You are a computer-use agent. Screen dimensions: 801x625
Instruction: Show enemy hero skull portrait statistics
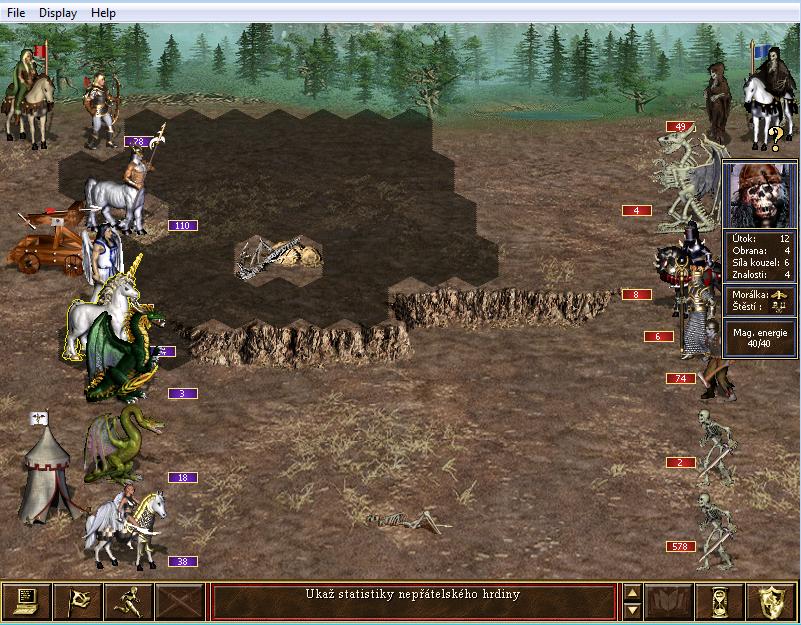760,195
